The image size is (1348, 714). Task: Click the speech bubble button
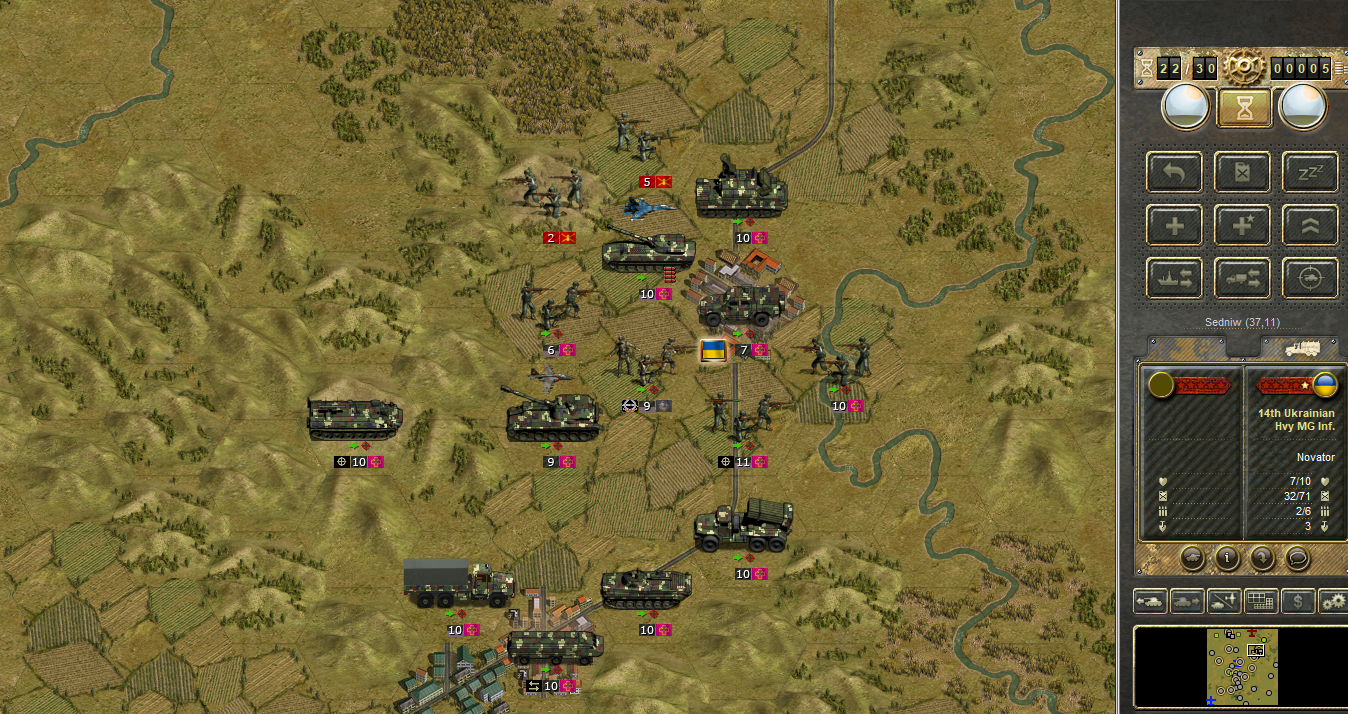point(1297,557)
